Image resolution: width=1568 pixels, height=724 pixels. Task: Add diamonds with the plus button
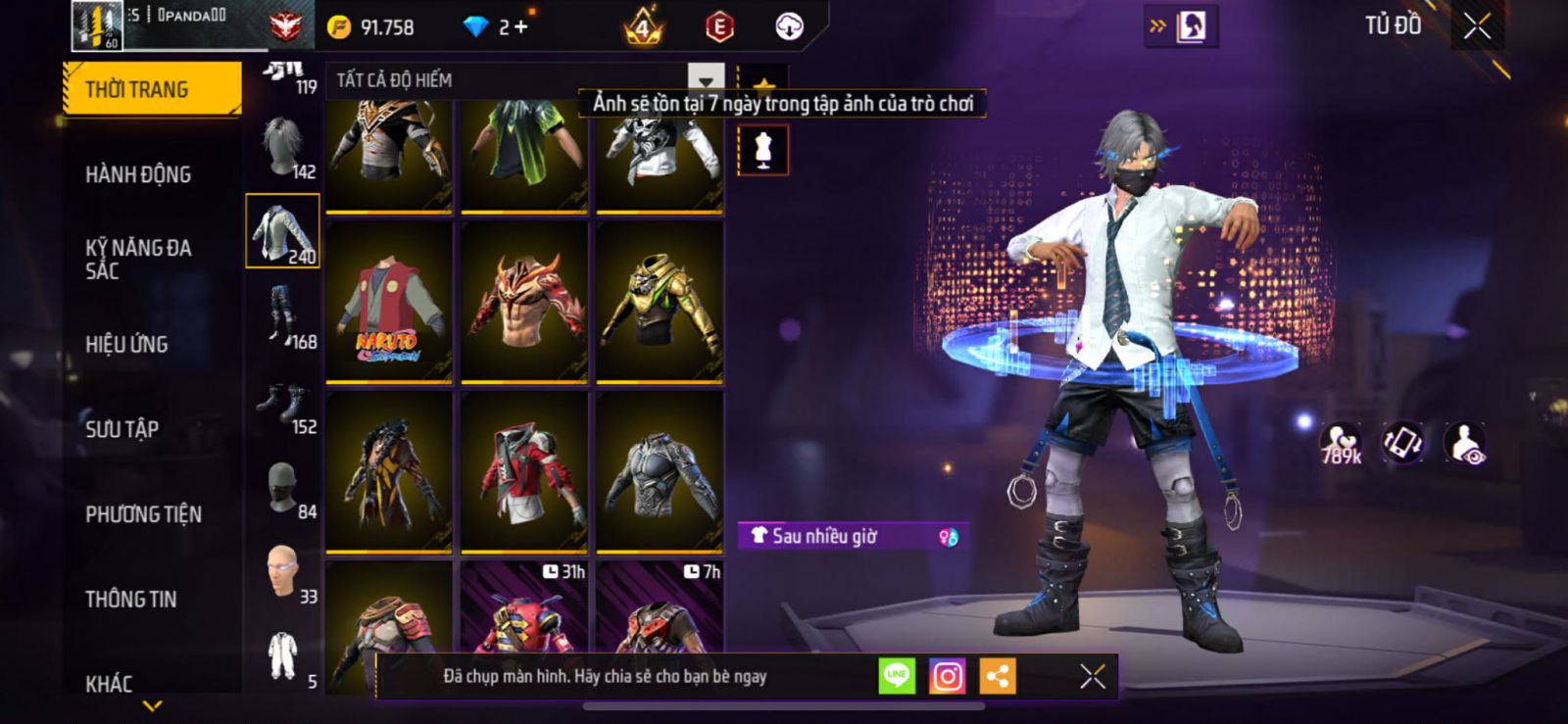(x=520, y=27)
